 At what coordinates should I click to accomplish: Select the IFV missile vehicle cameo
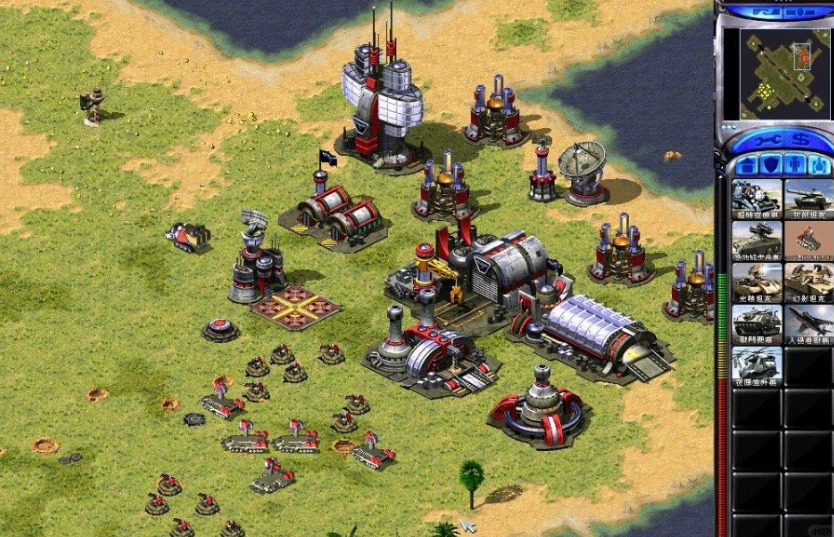(756, 239)
